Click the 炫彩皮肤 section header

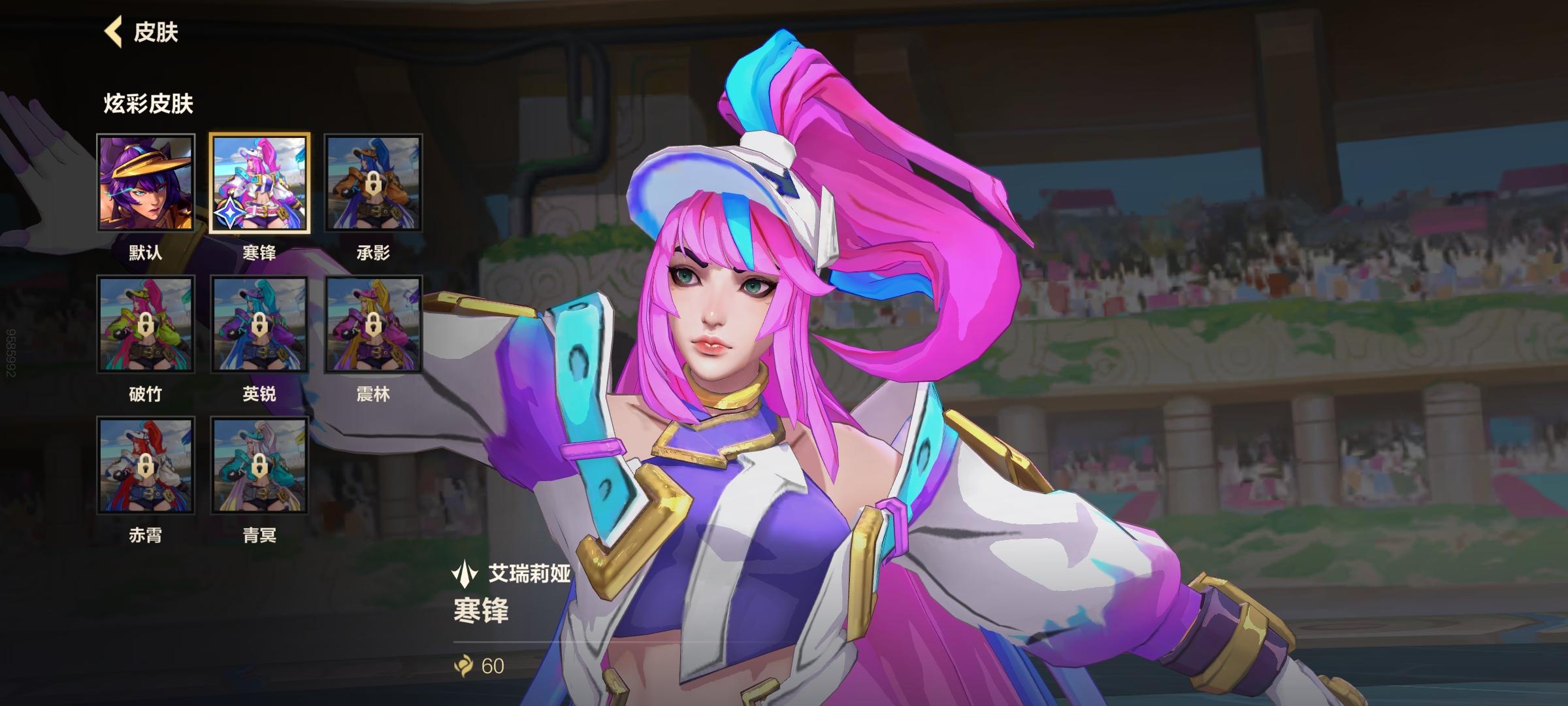click(149, 101)
